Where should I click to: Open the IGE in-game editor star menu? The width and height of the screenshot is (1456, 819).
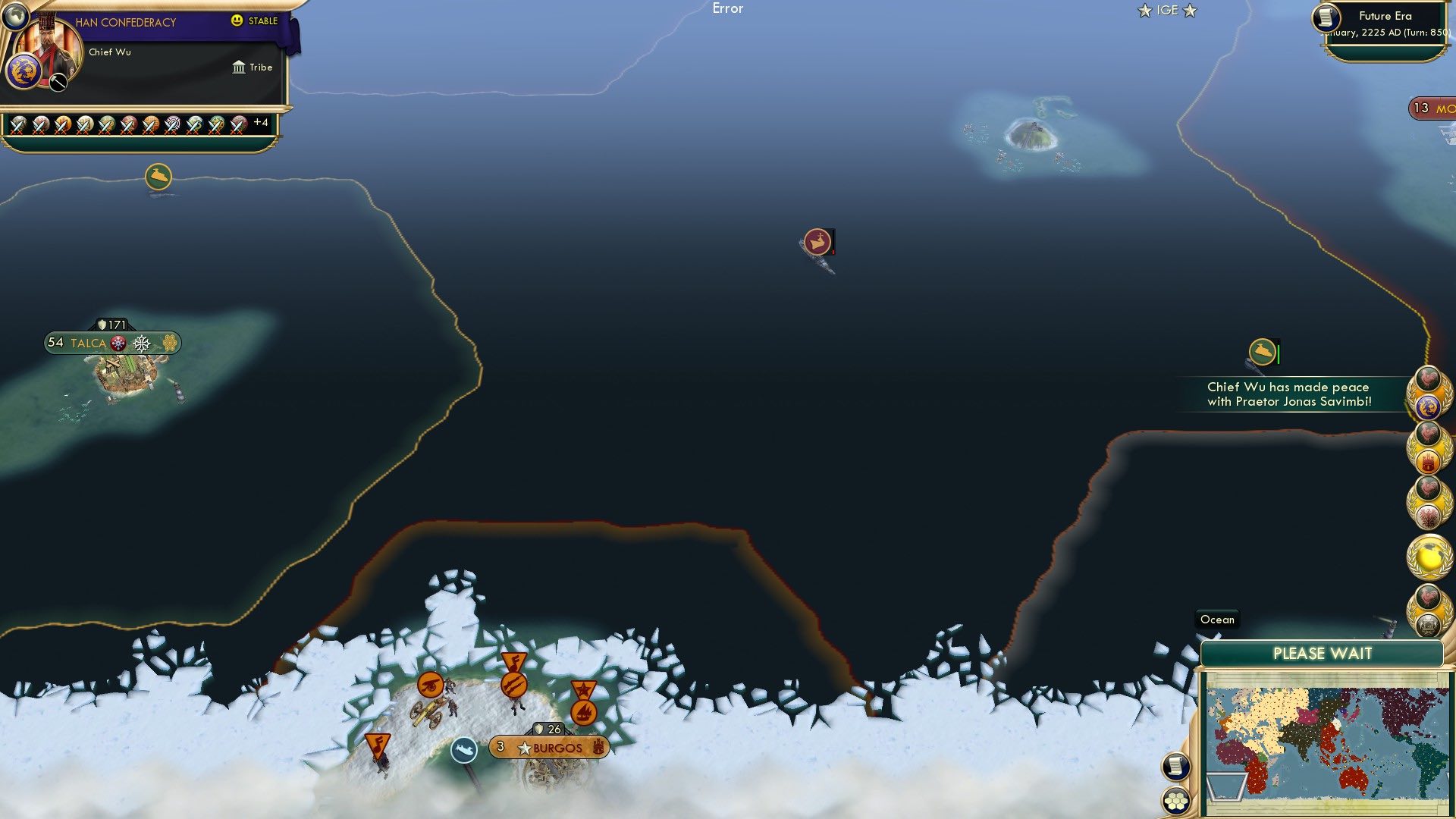pos(1167,11)
